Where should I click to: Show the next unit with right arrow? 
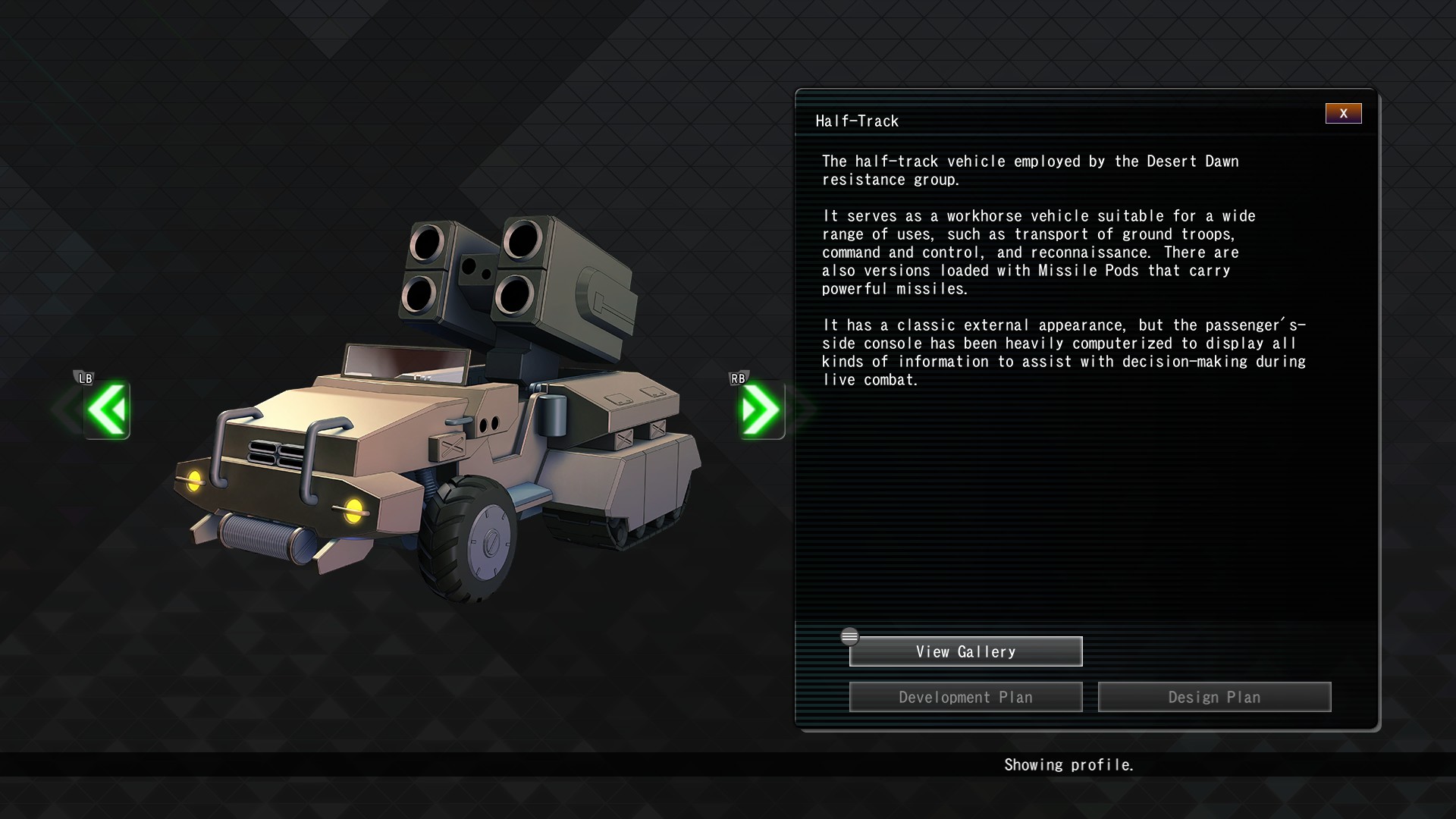(x=761, y=410)
